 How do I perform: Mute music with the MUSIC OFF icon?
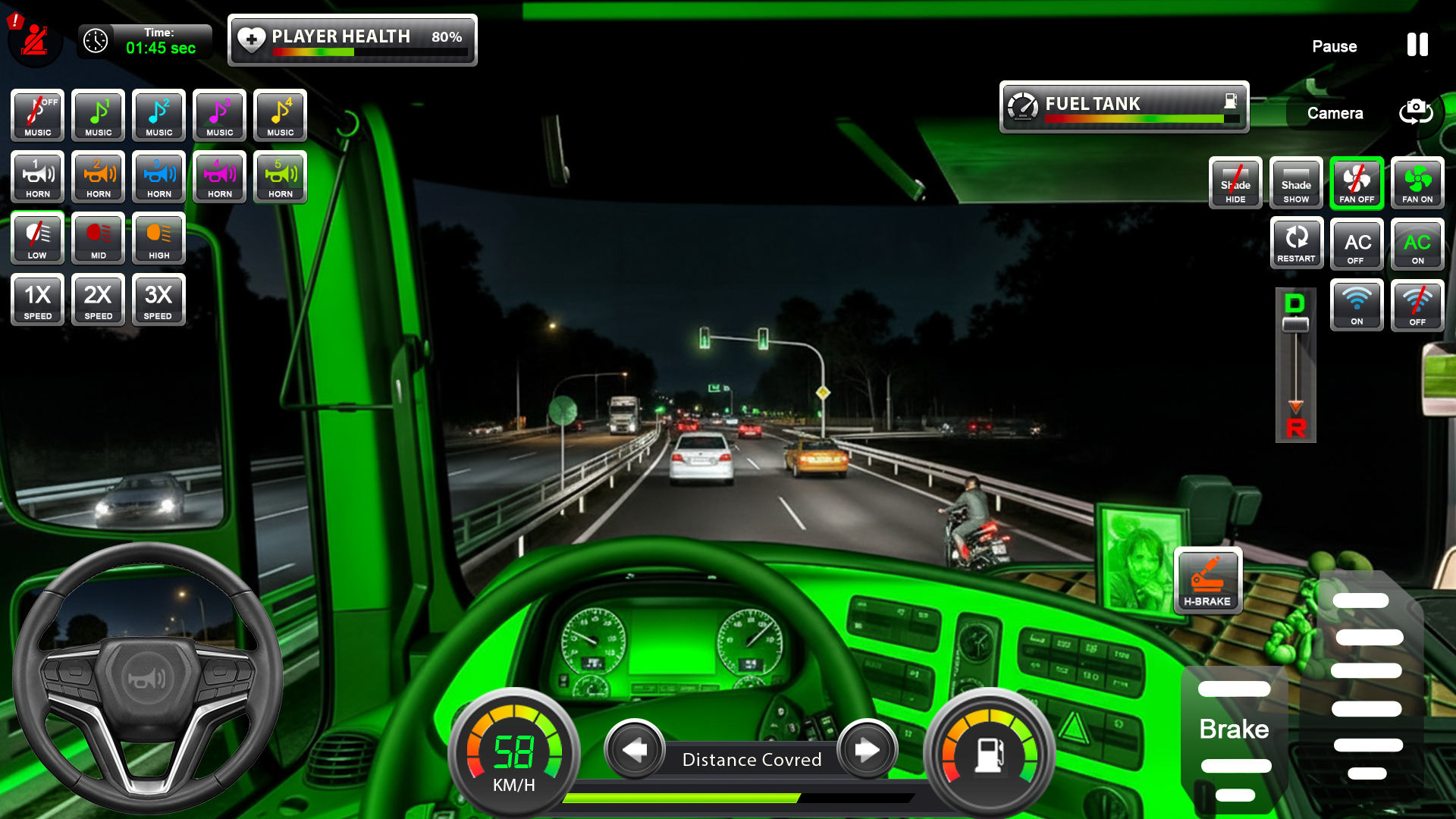click(x=36, y=115)
